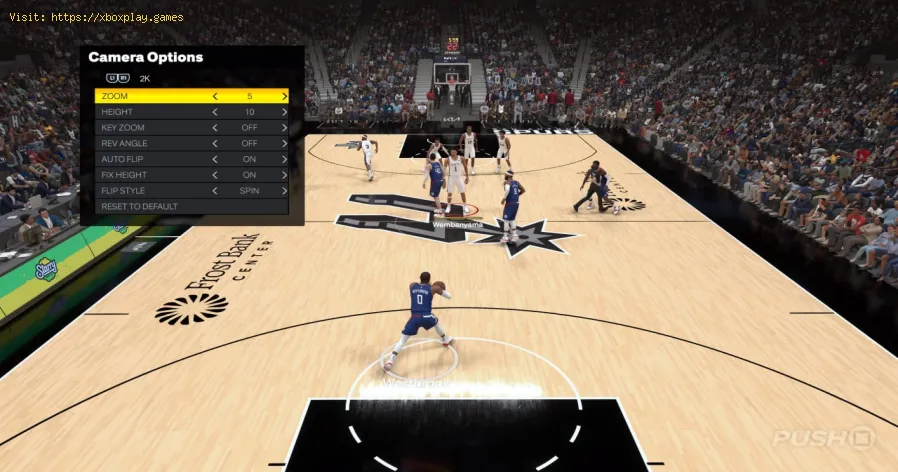Decrease the Zoom value with left arrow
The width and height of the screenshot is (898, 472).
[x=215, y=96]
